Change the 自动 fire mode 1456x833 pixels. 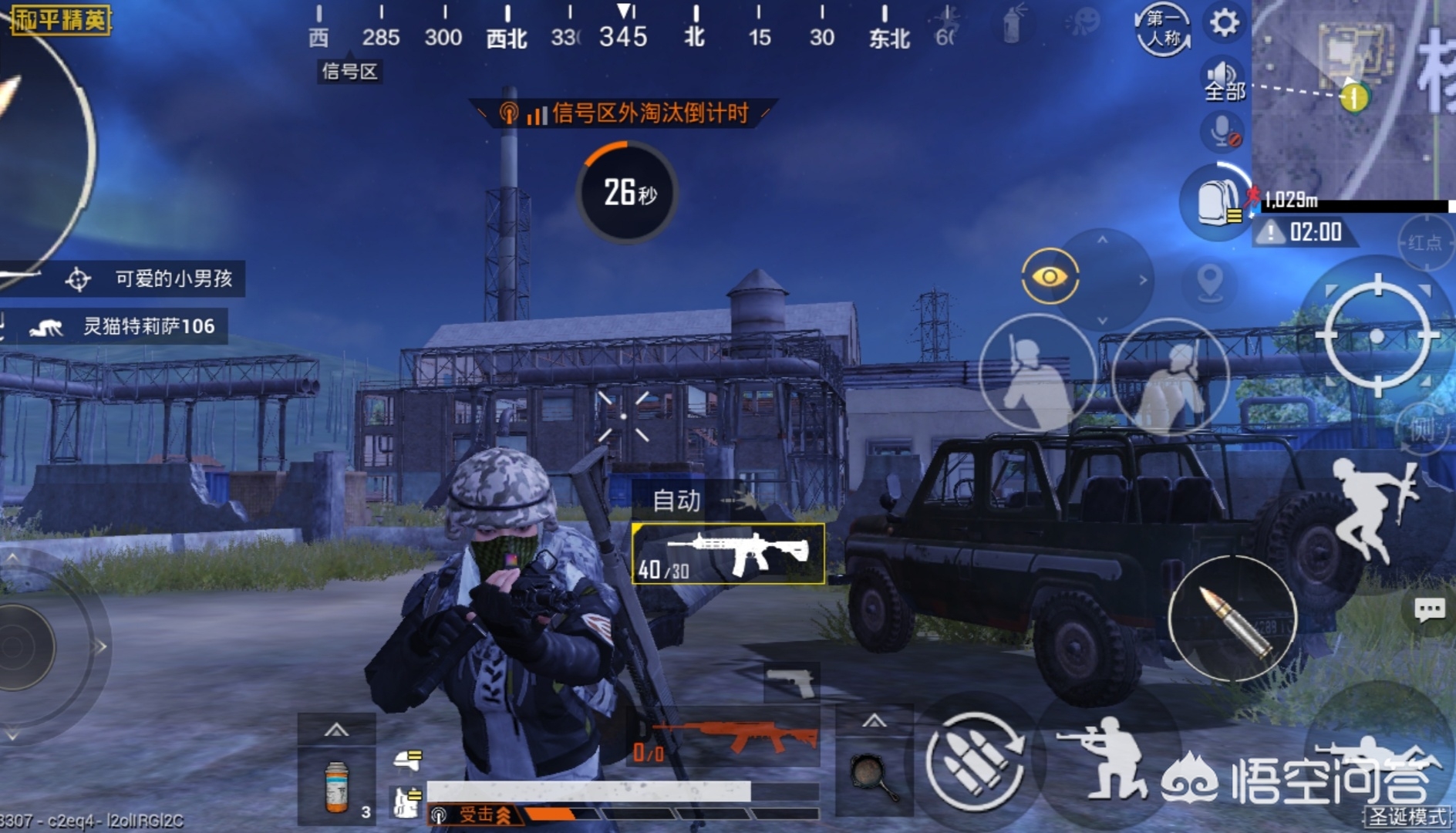tap(676, 501)
